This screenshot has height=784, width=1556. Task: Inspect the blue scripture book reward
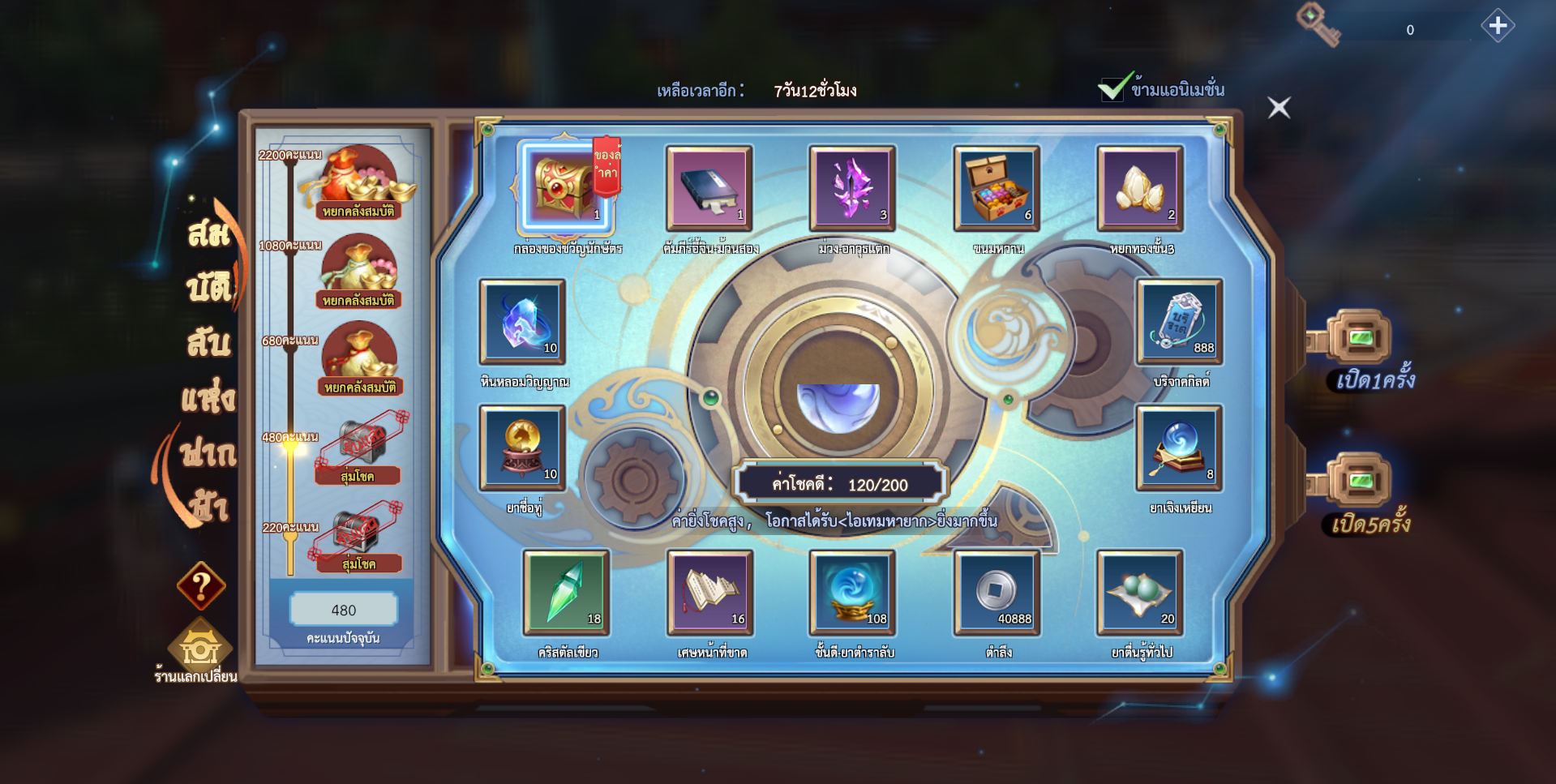point(709,187)
